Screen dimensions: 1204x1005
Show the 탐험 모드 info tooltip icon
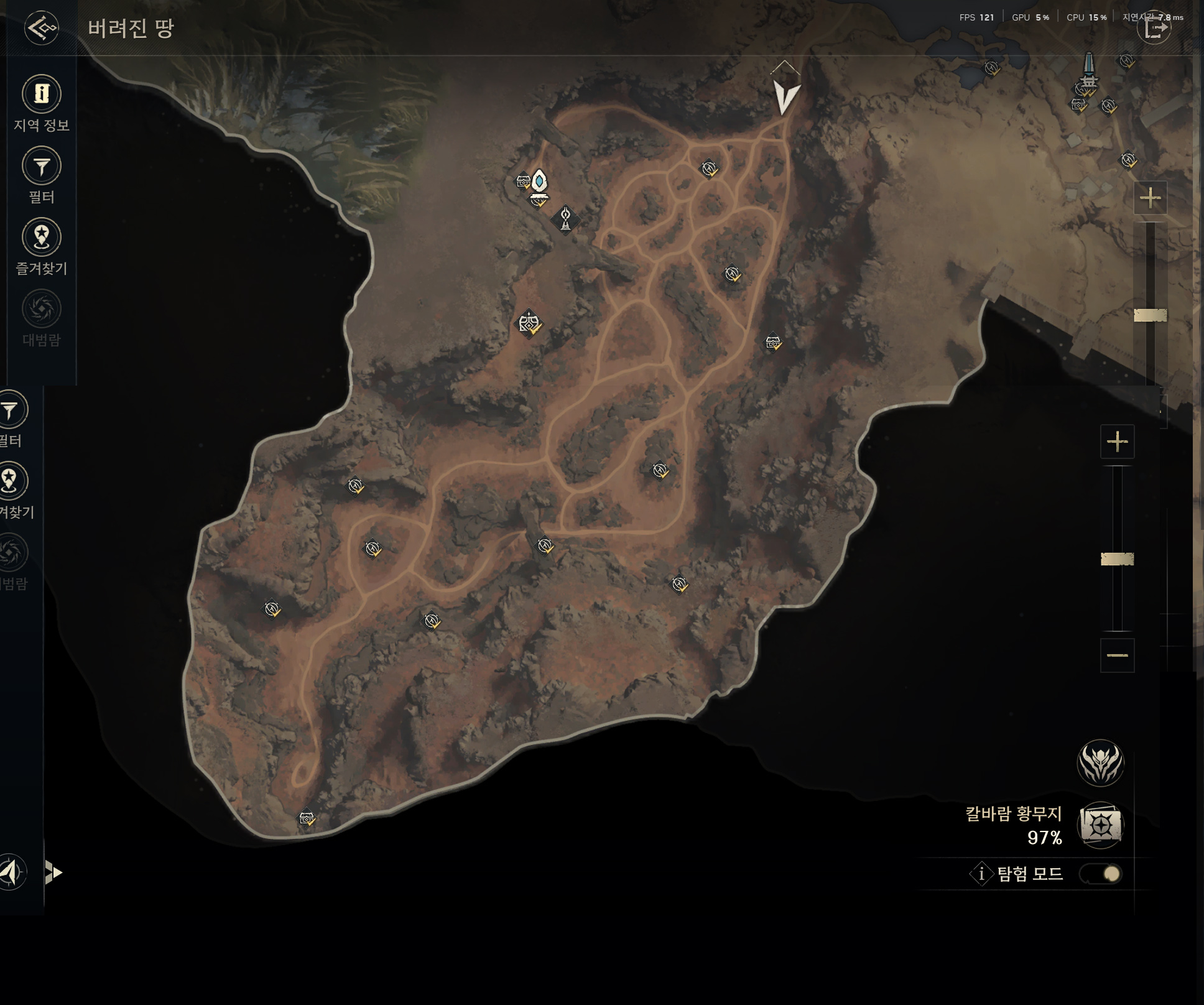pyautogui.click(x=981, y=874)
